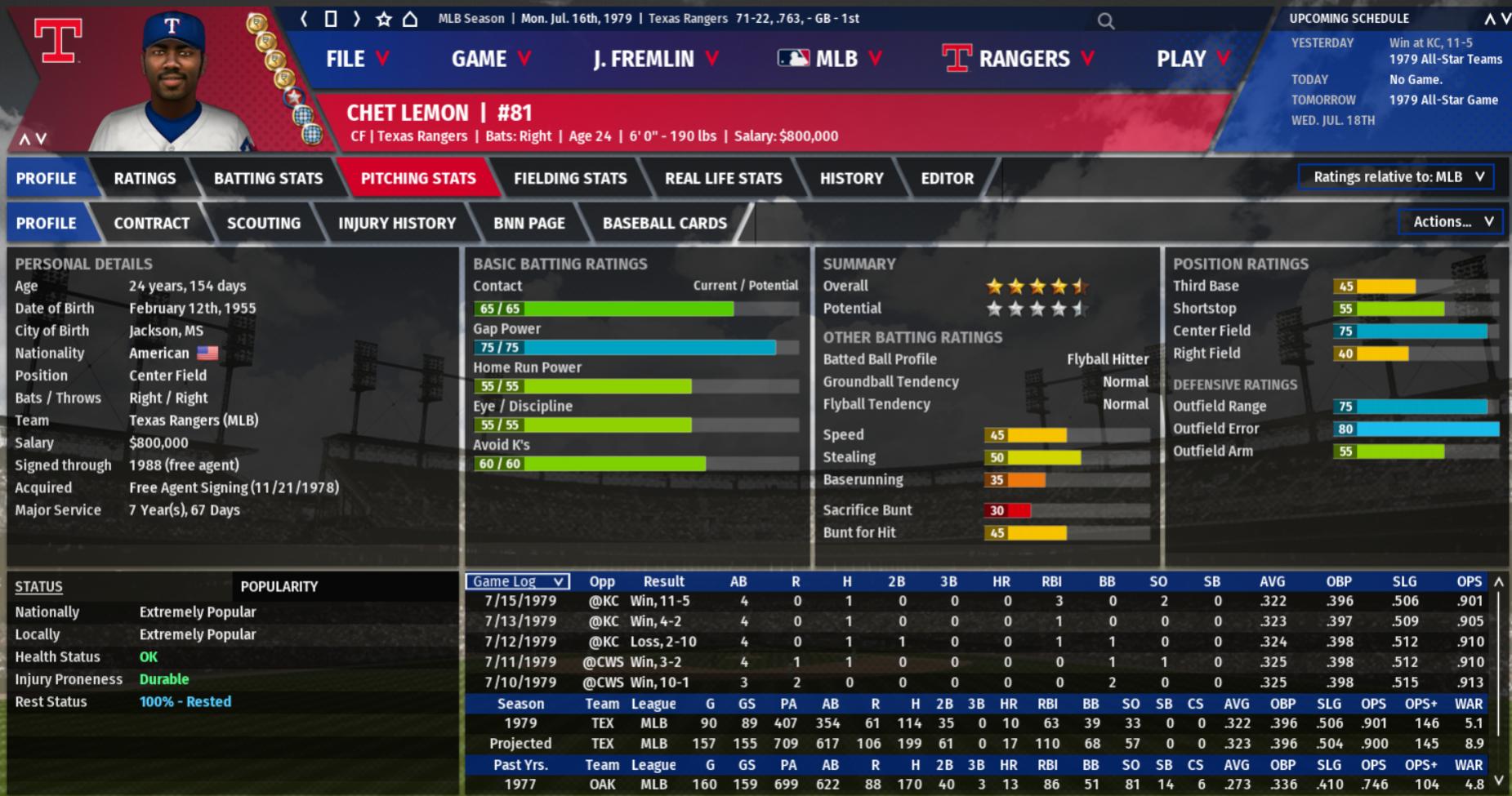This screenshot has height=796, width=1512.
Task: Show the BATTING STATS tab
Action: pyautogui.click(x=268, y=178)
